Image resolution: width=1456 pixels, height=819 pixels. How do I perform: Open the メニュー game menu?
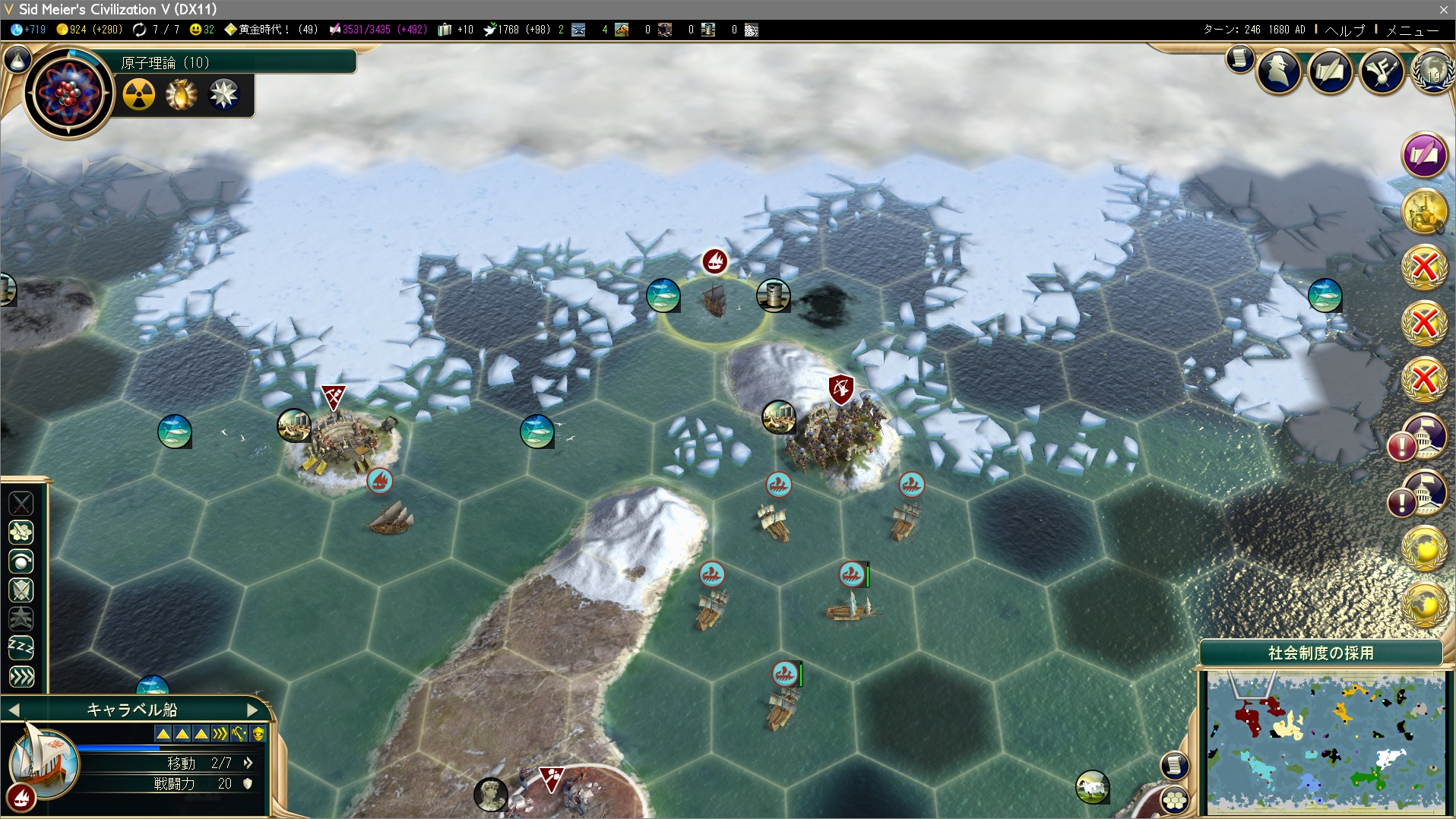[x=1412, y=30]
